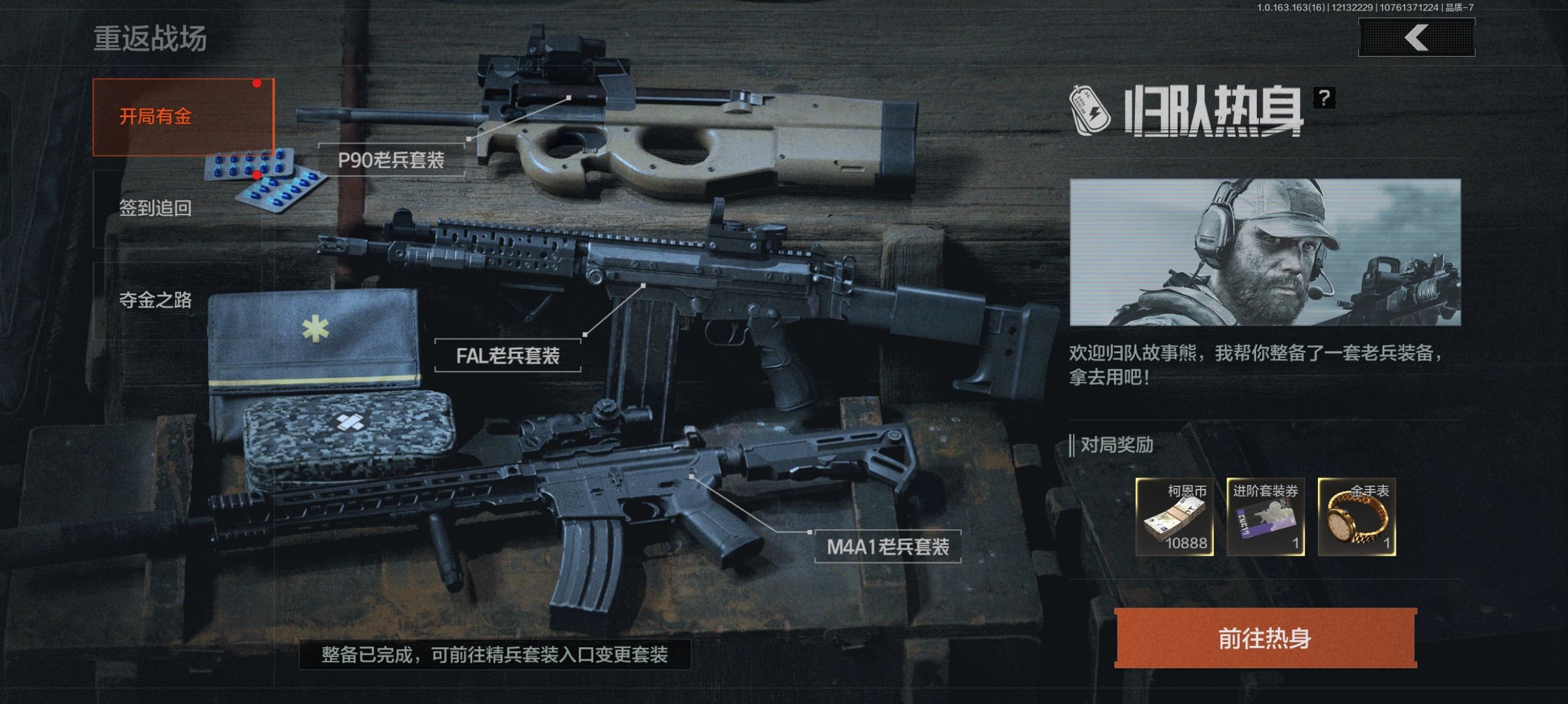Open the question mark help icon
This screenshot has height=704, width=1568.
click(1324, 98)
